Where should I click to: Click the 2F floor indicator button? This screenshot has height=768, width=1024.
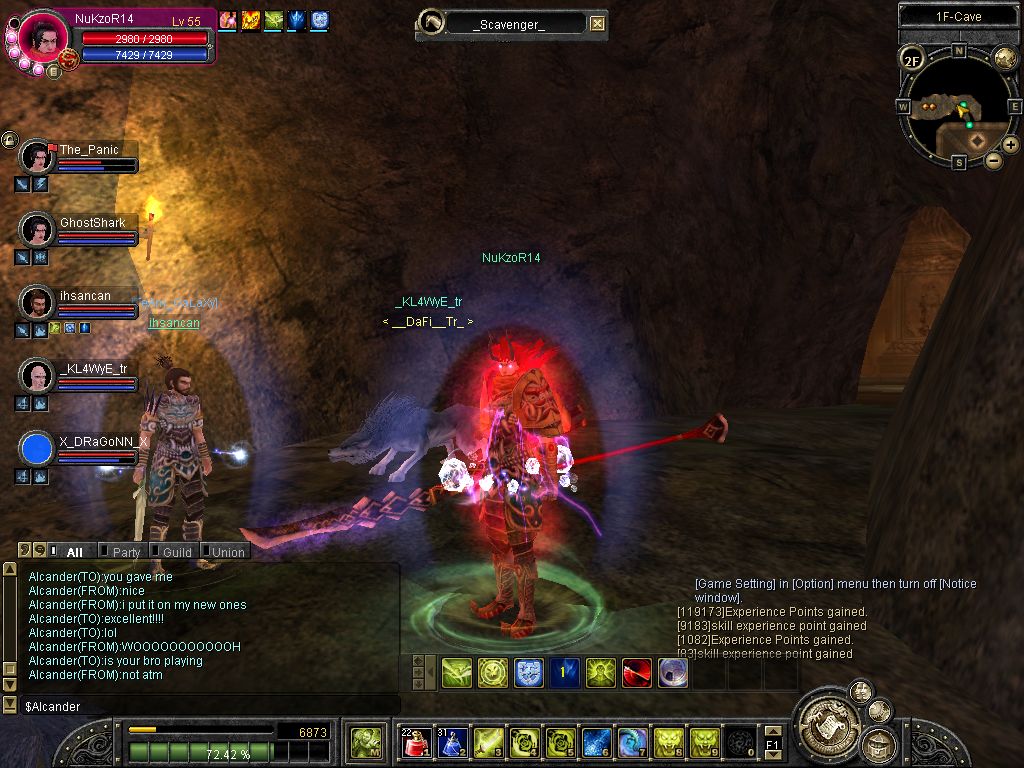coord(911,60)
